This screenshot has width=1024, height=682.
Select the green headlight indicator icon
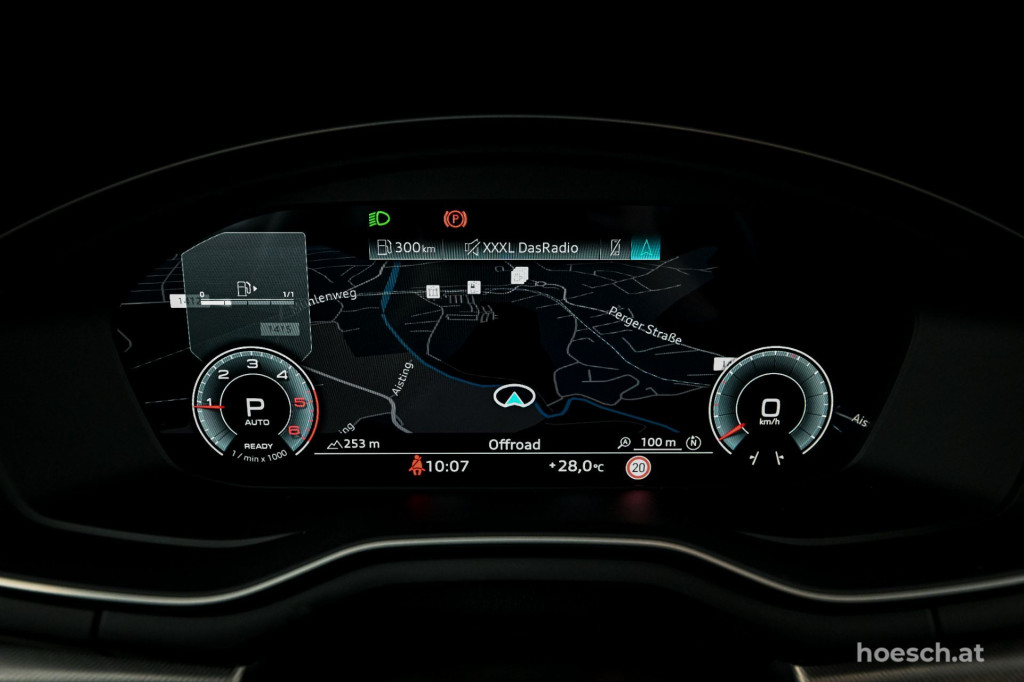pyautogui.click(x=379, y=218)
